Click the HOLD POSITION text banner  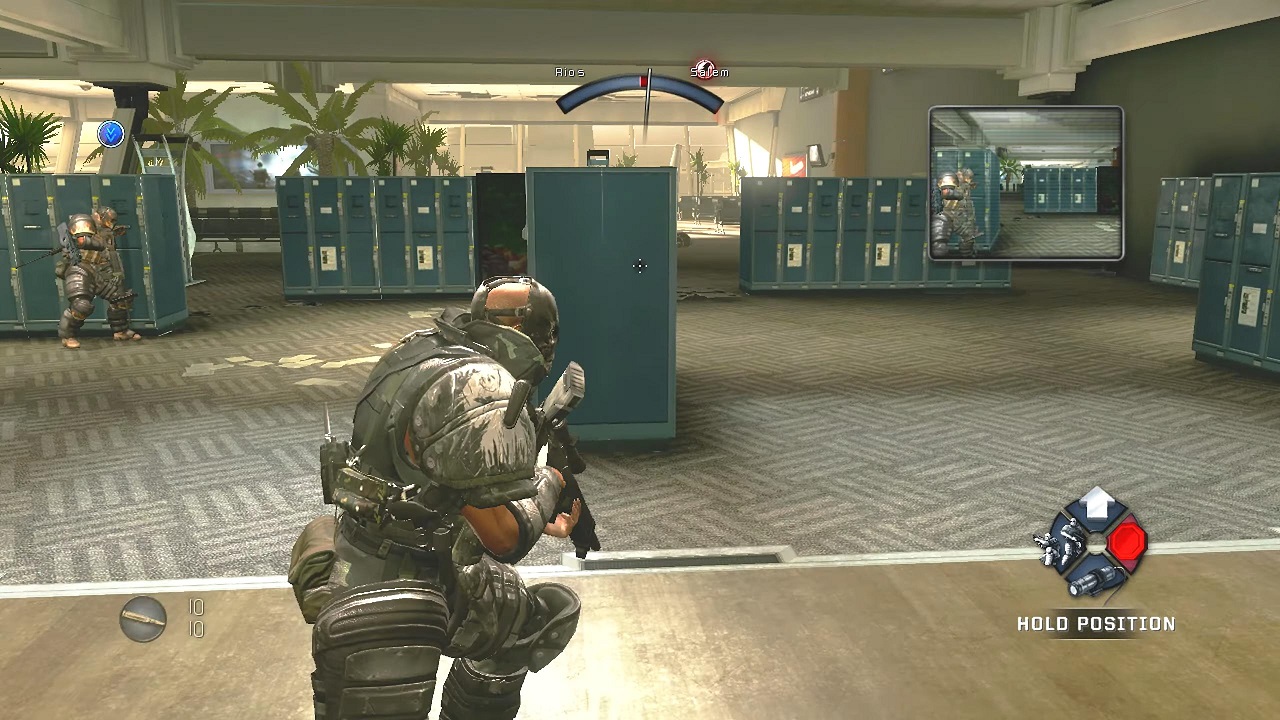click(1097, 623)
